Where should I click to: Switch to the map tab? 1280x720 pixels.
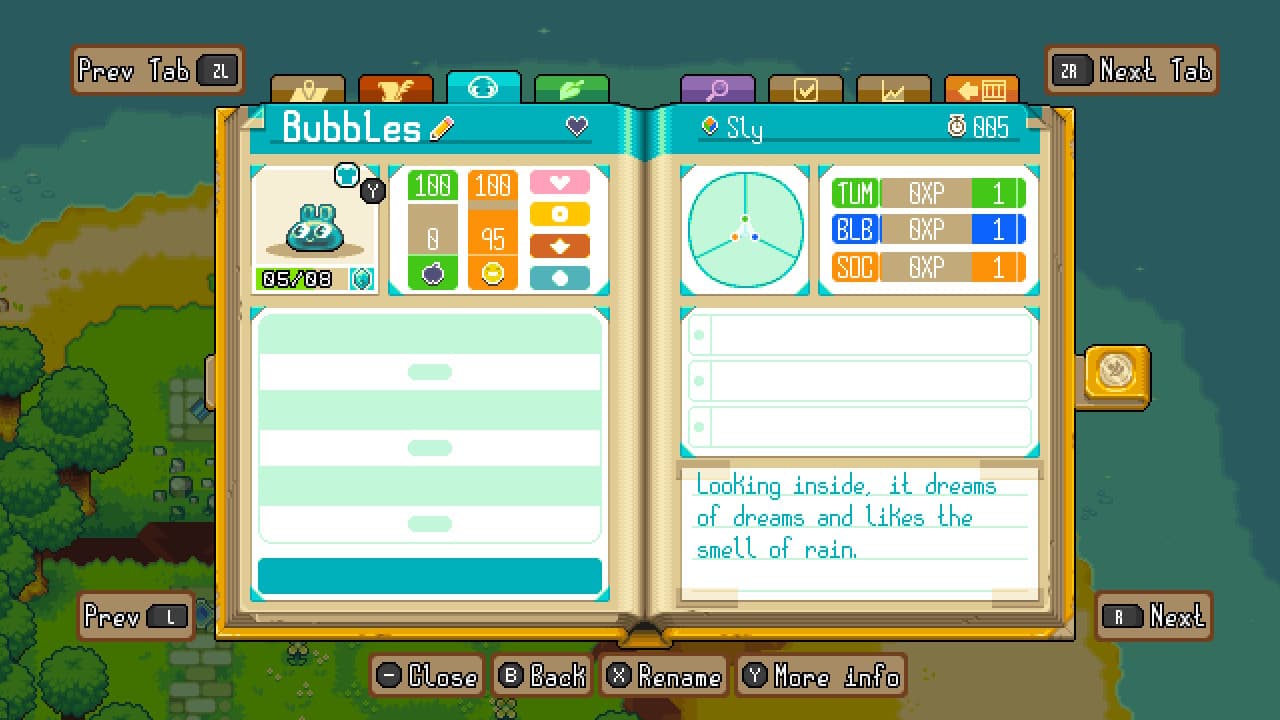[x=310, y=89]
